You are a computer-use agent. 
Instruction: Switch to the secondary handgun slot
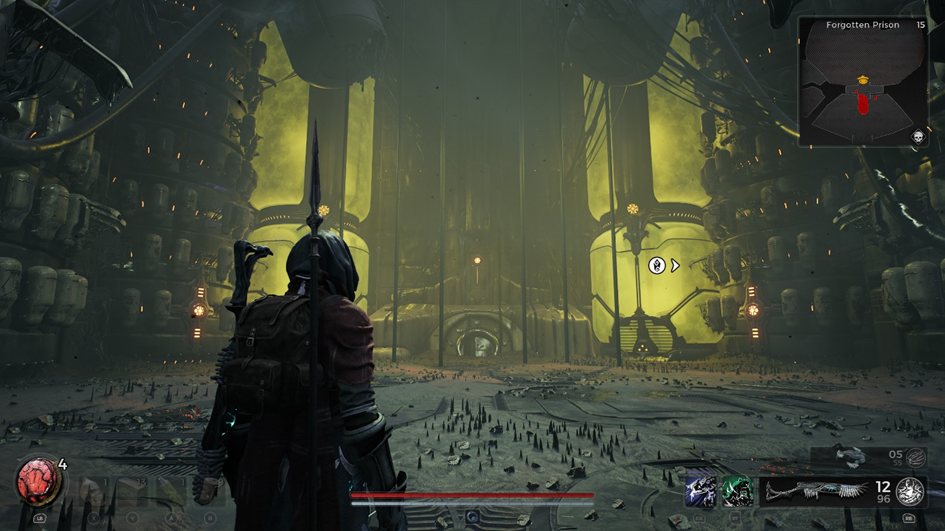850,457
